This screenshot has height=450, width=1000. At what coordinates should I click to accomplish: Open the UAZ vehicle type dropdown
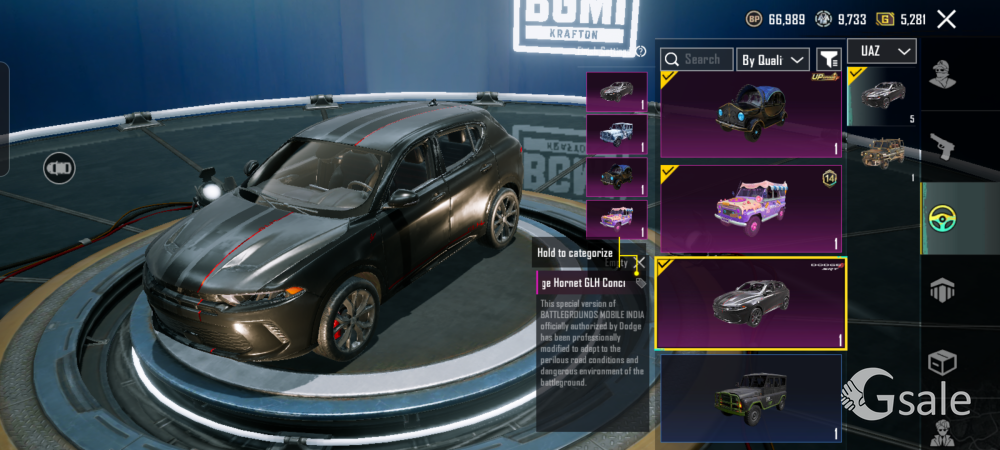tap(881, 51)
